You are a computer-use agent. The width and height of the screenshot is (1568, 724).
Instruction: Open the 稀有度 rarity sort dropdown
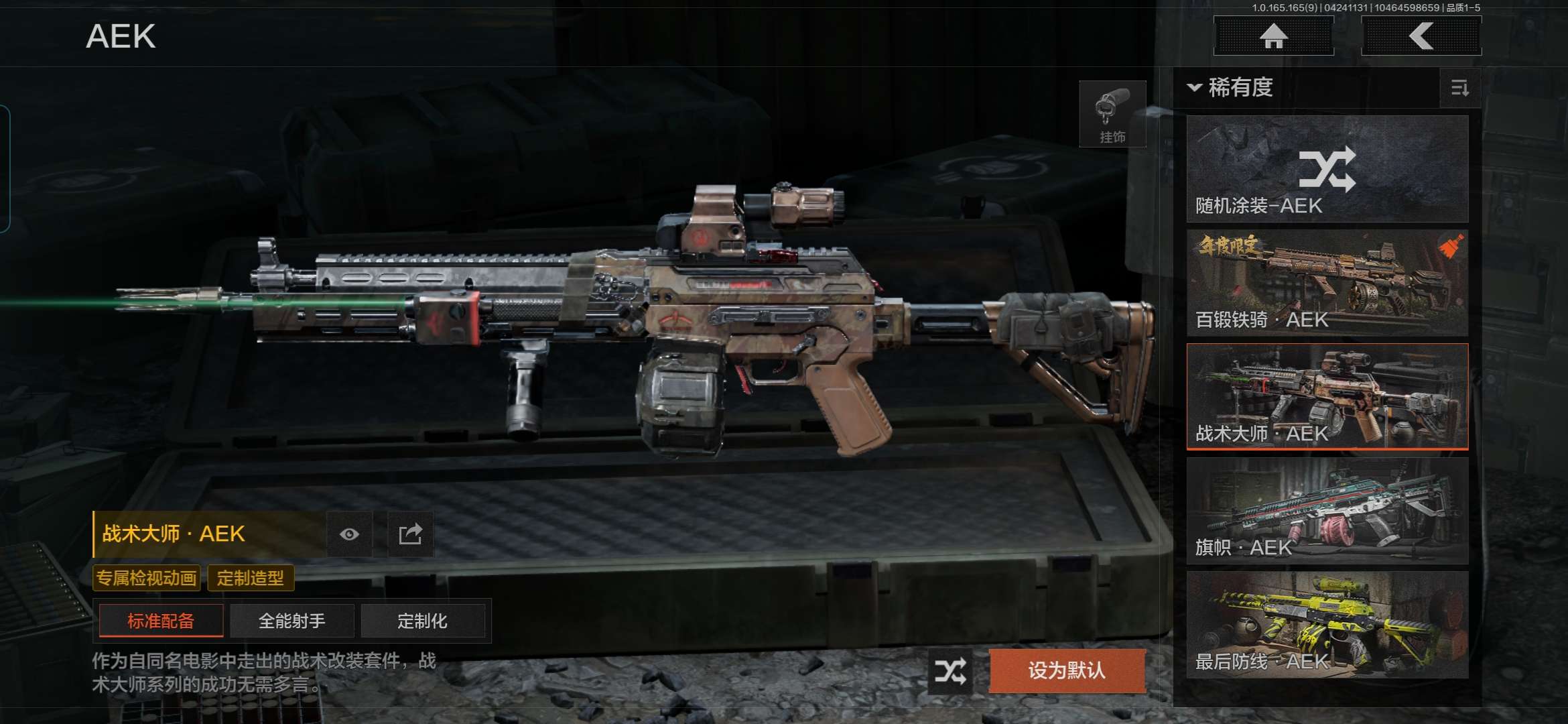pos(1232,87)
